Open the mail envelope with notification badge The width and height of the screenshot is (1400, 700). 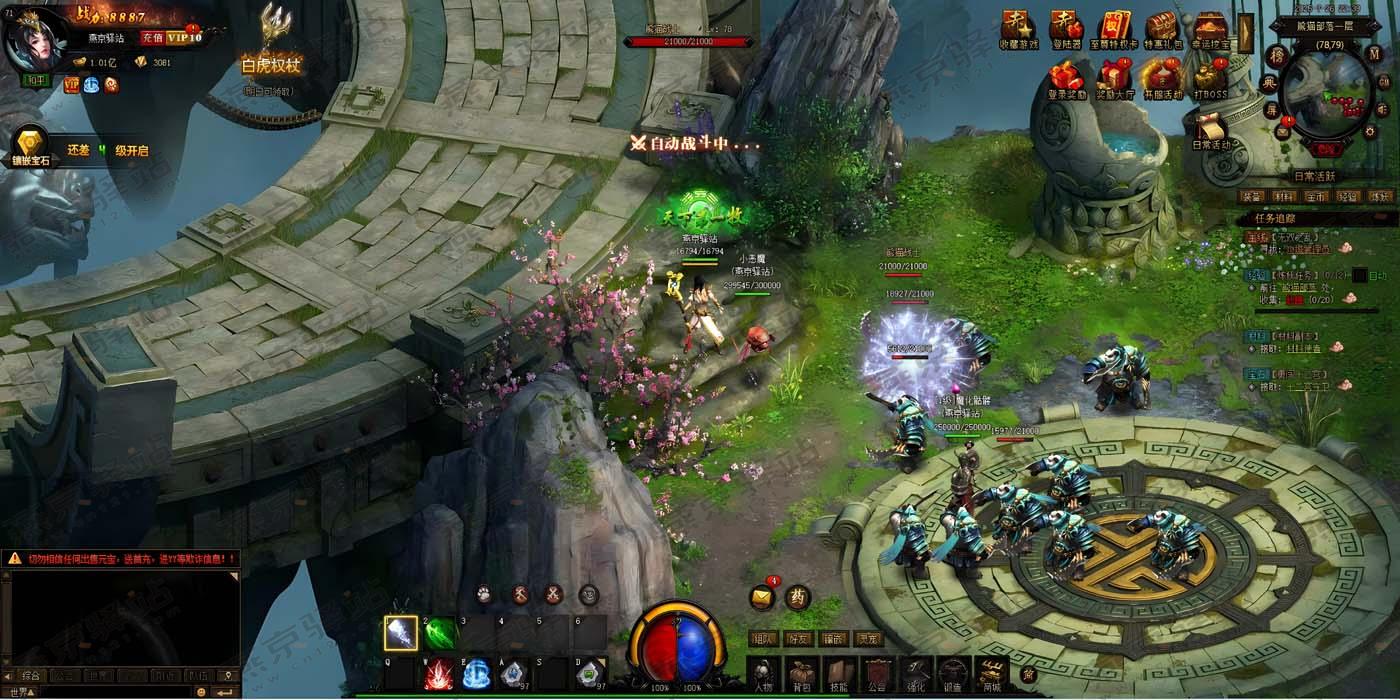[x=762, y=597]
